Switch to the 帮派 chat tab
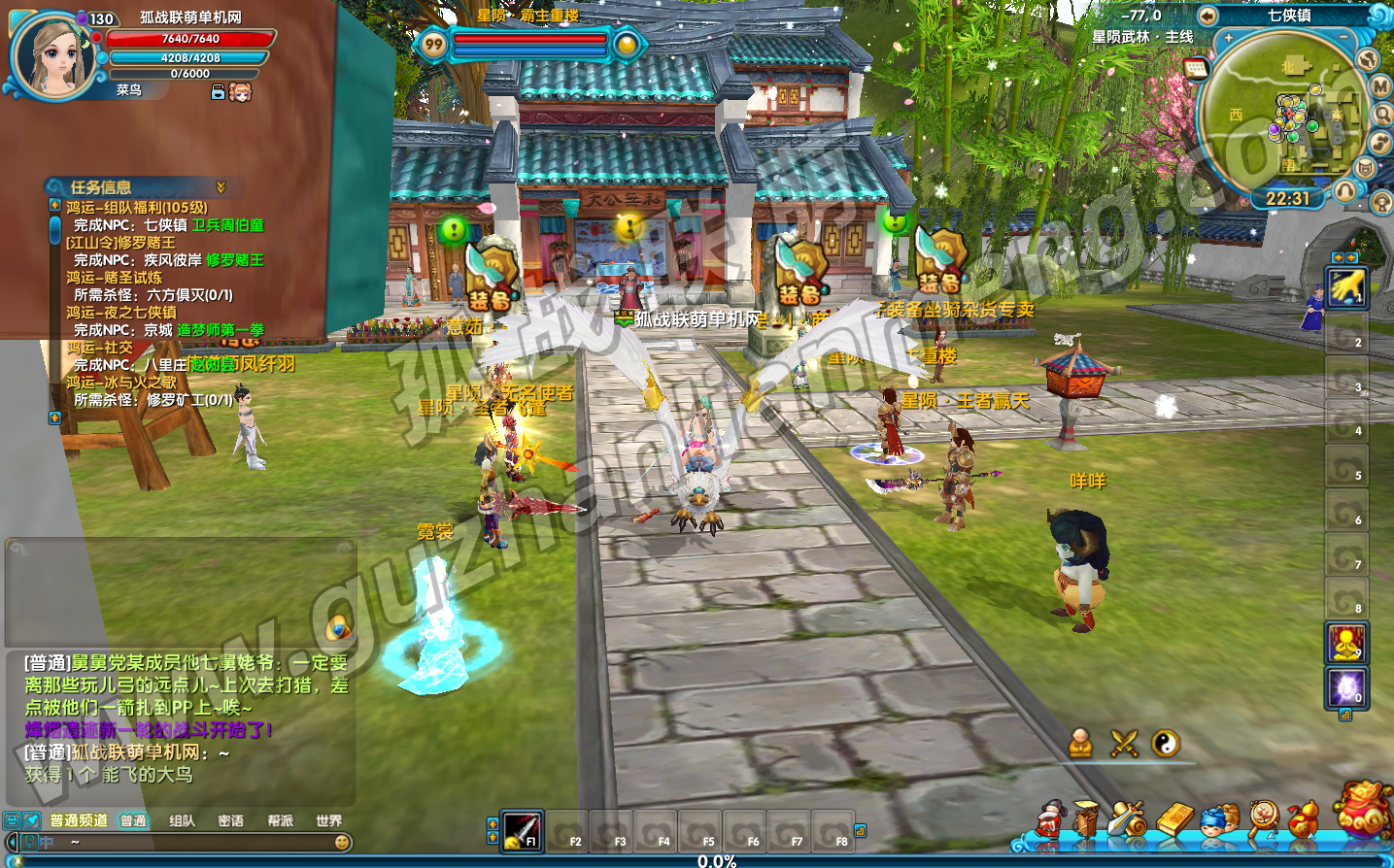The image size is (1394, 868). click(280, 821)
